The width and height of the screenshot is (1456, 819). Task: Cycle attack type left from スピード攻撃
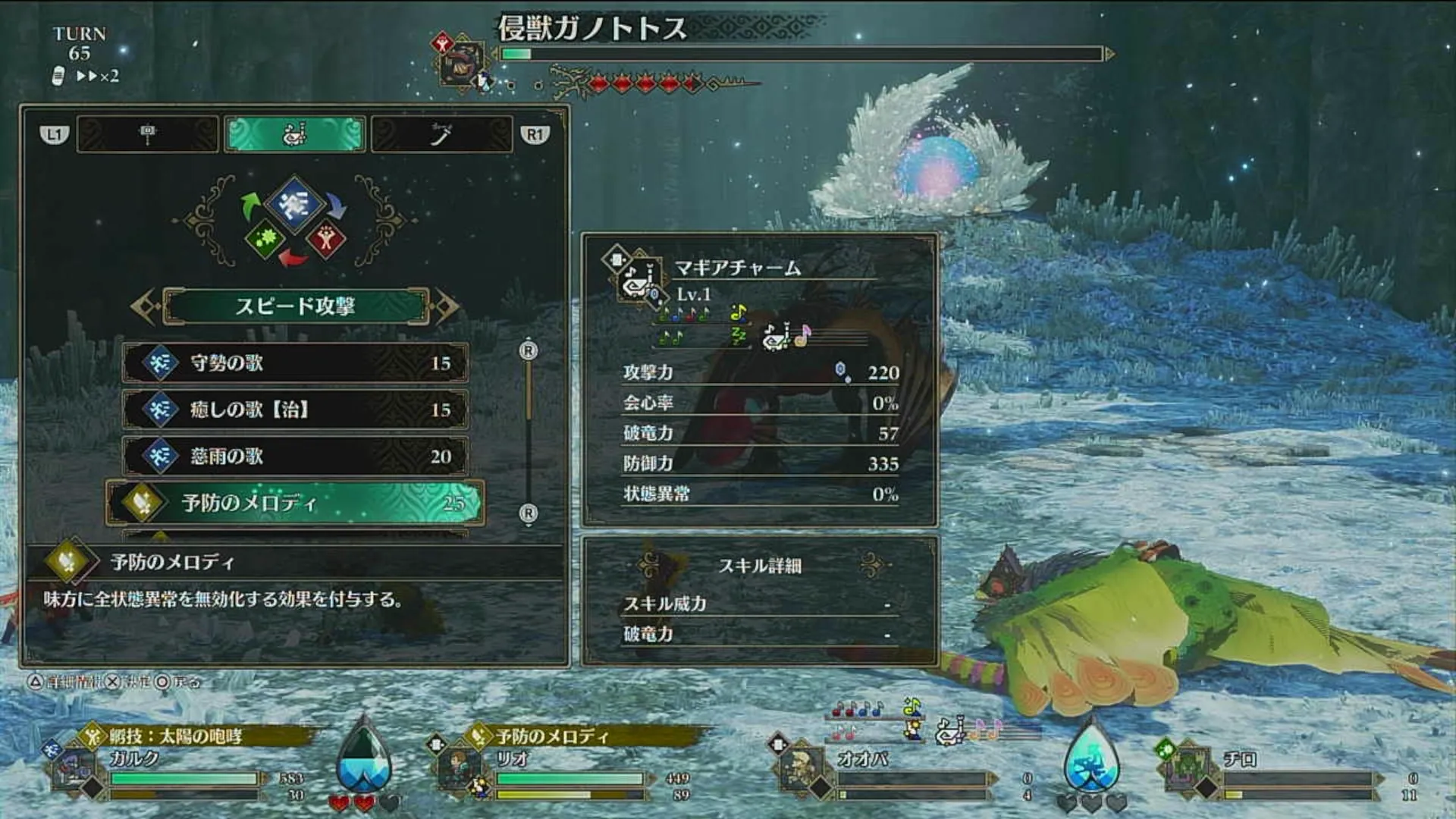point(144,306)
